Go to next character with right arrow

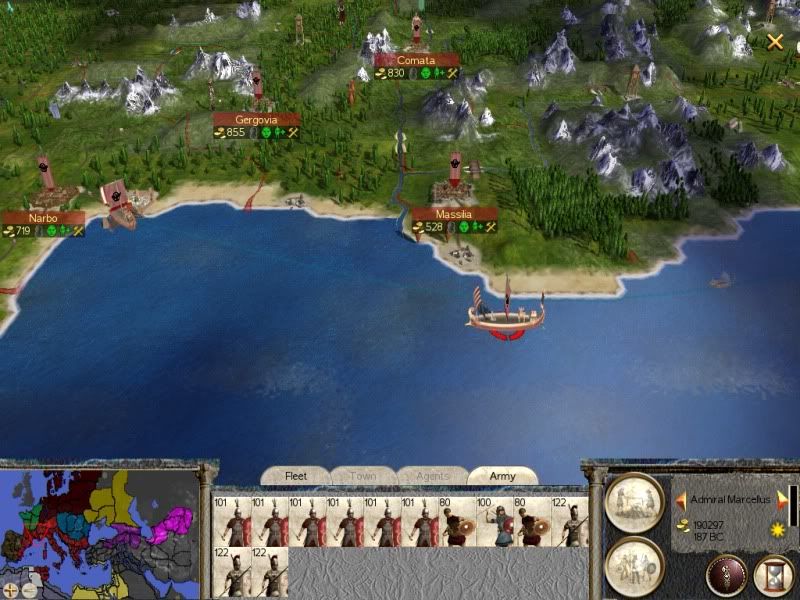coord(782,499)
